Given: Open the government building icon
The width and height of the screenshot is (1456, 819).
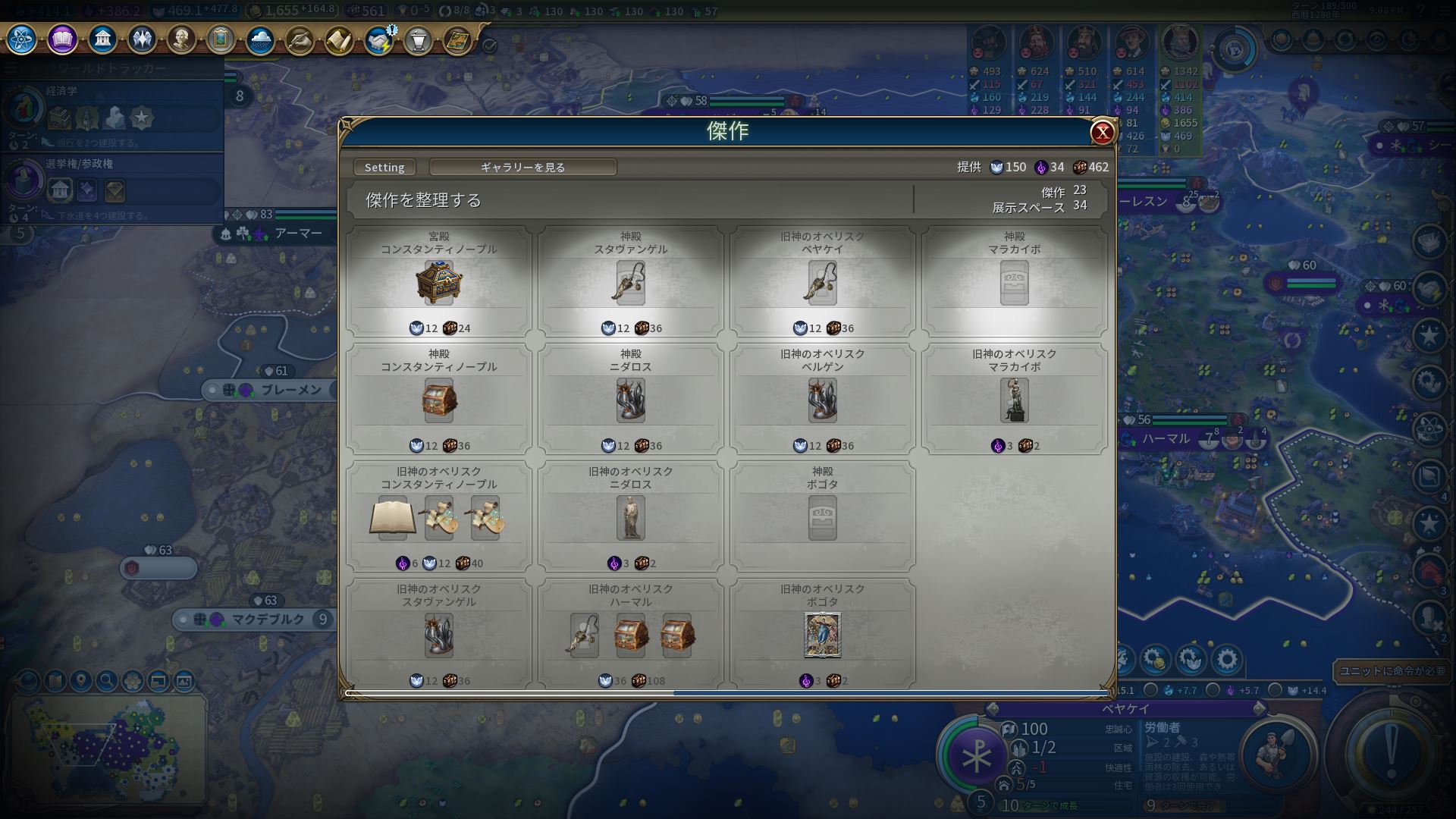Looking at the screenshot, I should coord(102,39).
